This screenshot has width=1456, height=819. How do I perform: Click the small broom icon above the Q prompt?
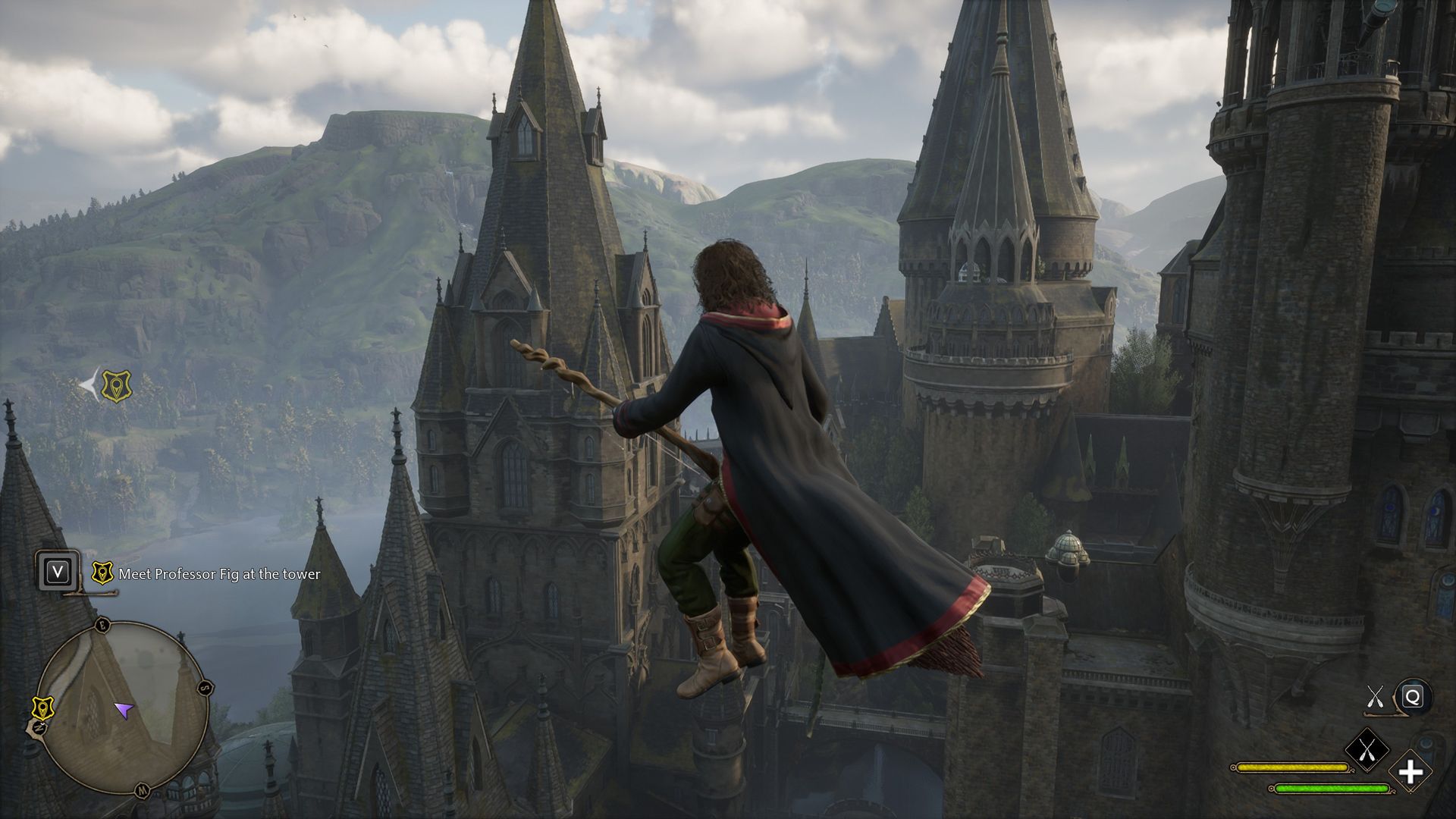tap(1375, 696)
